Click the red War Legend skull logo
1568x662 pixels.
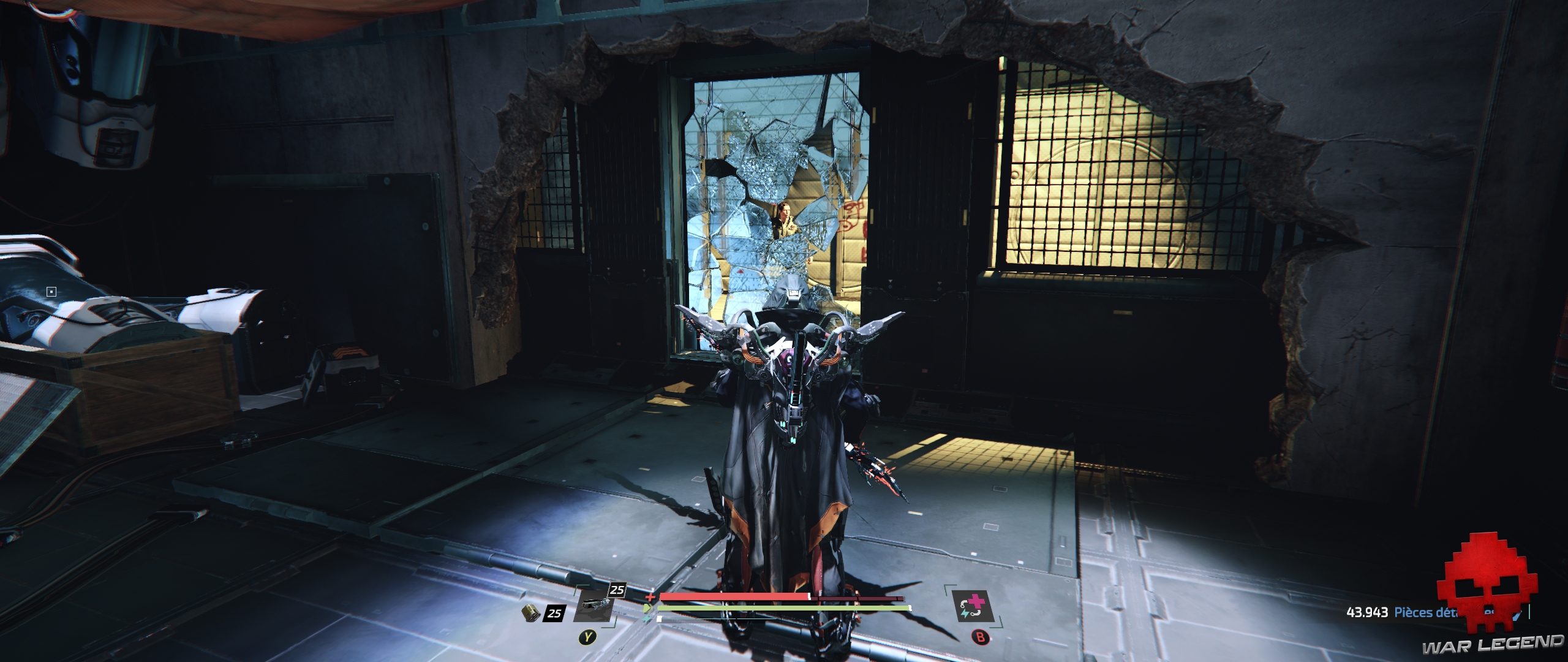coord(1490,588)
